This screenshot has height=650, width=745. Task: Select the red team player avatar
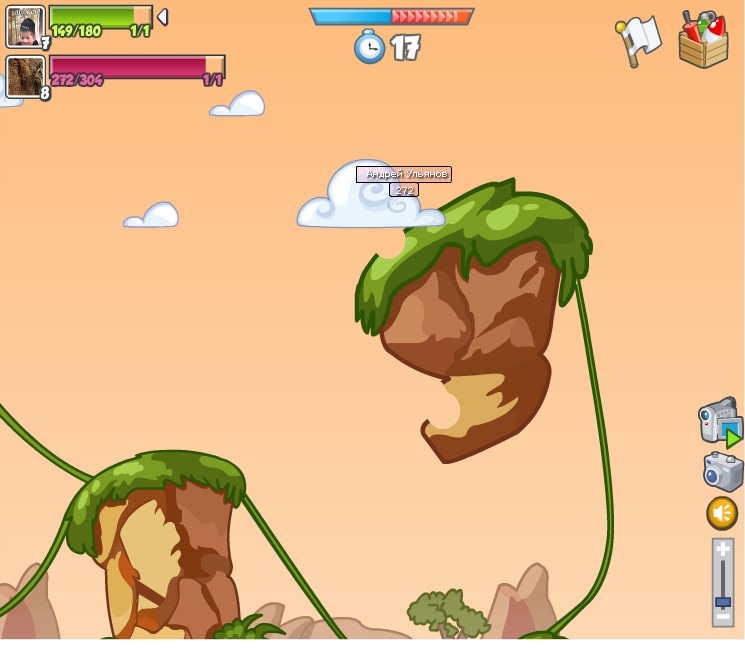click(25, 76)
